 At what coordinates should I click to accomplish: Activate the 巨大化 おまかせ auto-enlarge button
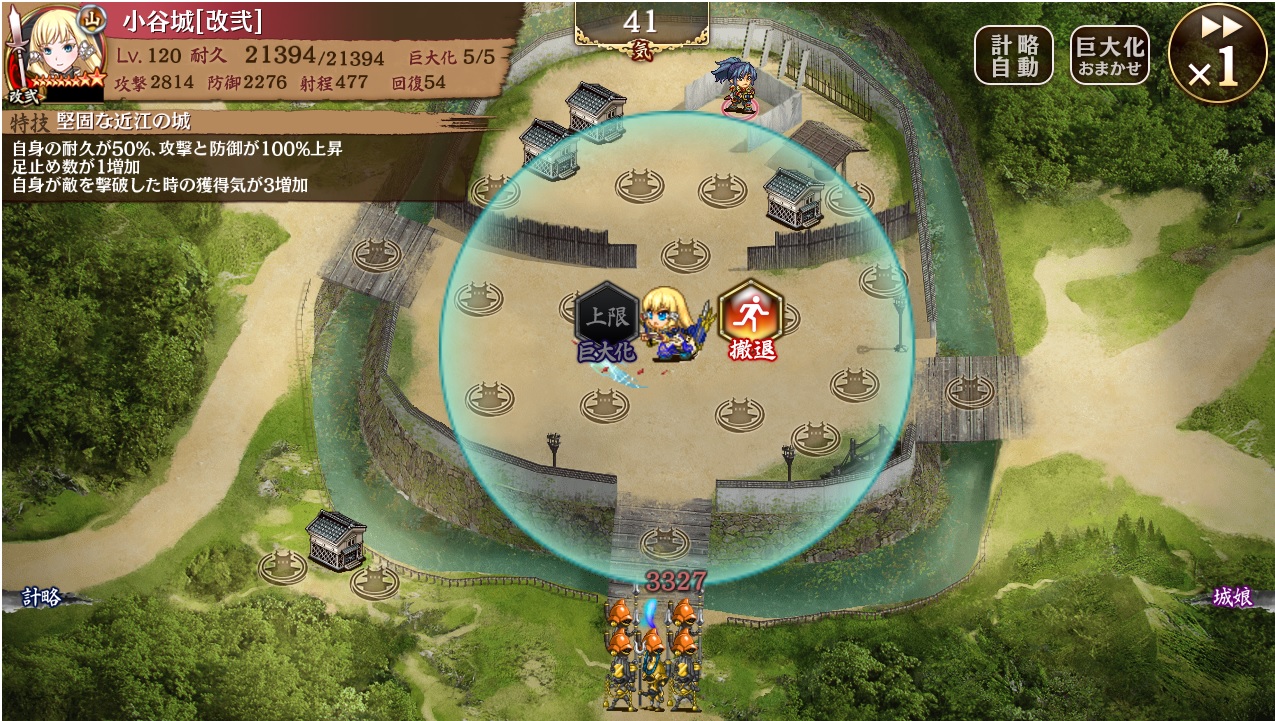[x=1109, y=55]
